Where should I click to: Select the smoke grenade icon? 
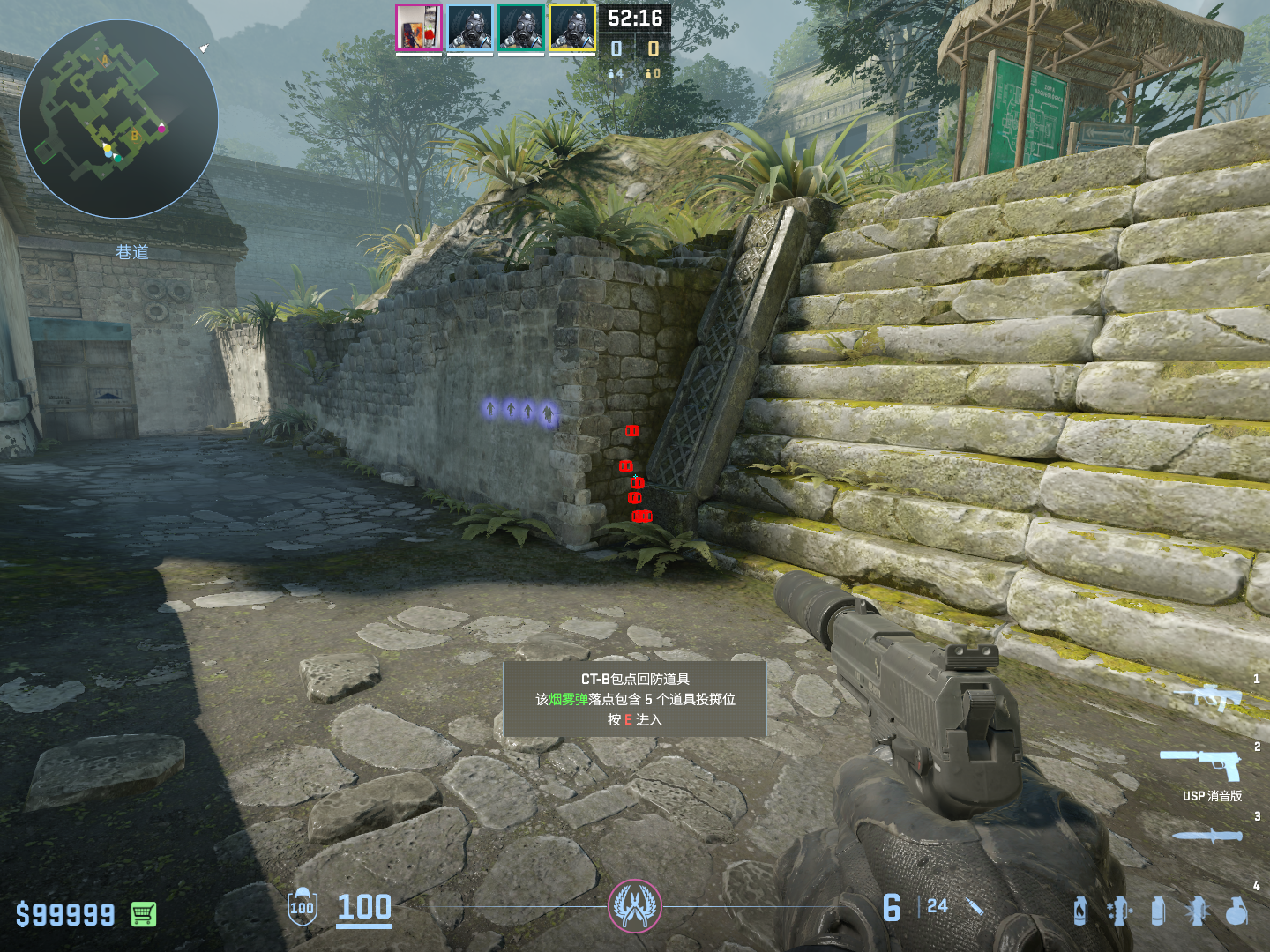(1158, 911)
